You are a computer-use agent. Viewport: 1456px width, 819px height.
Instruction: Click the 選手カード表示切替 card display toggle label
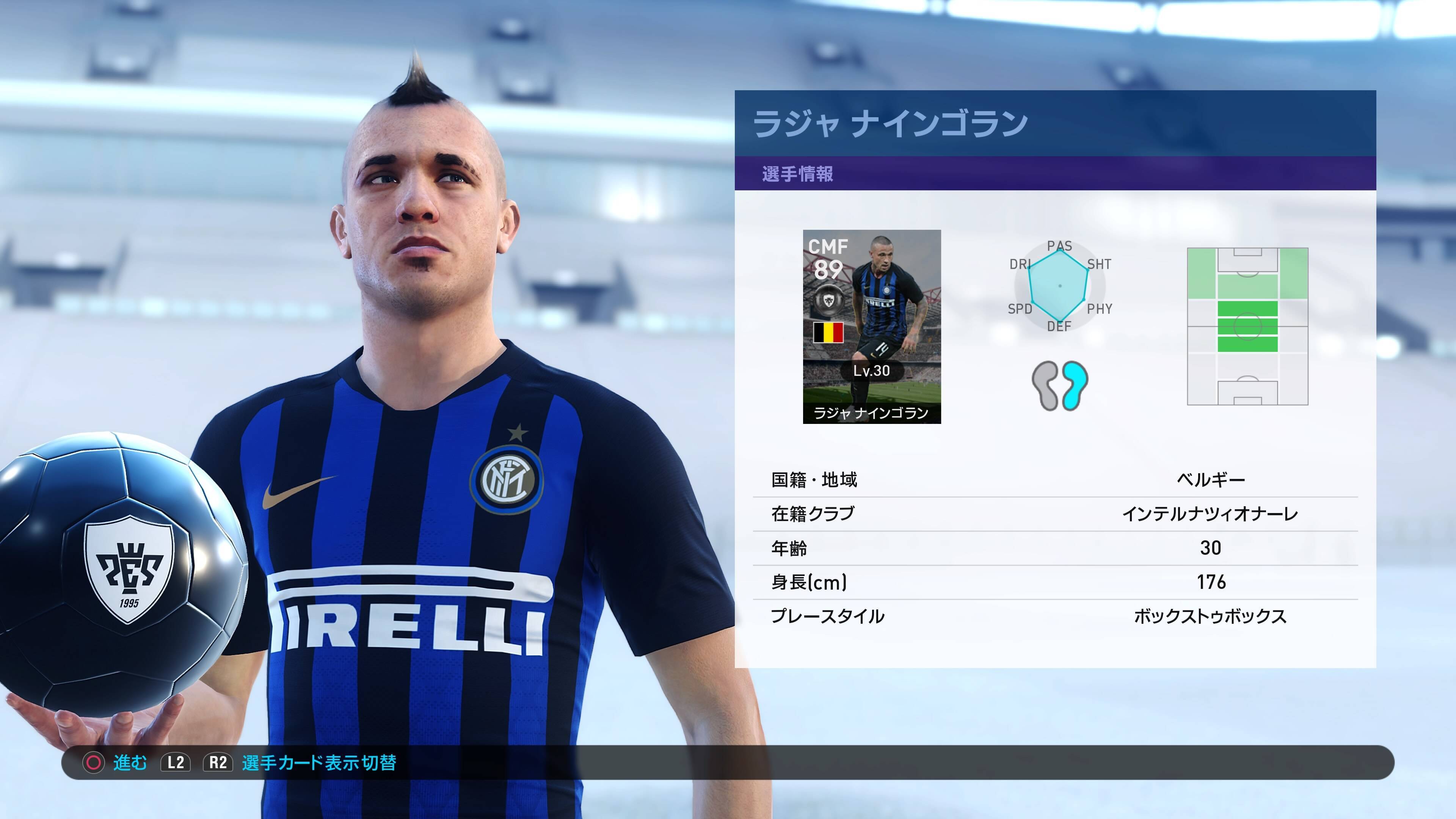click(319, 763)
